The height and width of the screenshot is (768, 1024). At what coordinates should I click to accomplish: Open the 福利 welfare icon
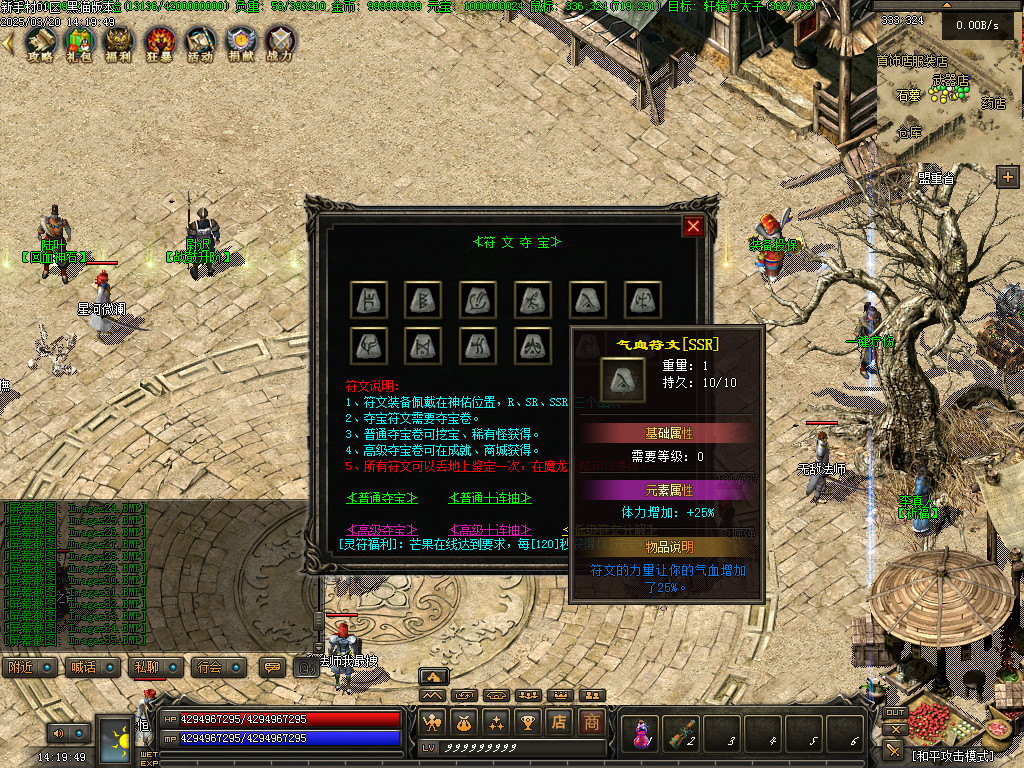point(119,42)
